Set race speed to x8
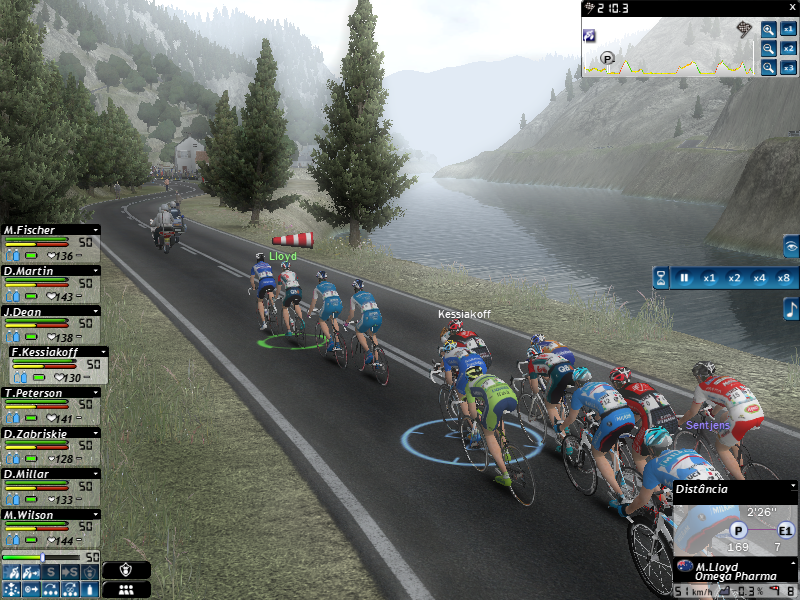This screenshot has width=800, height=600. coord(783,278)
